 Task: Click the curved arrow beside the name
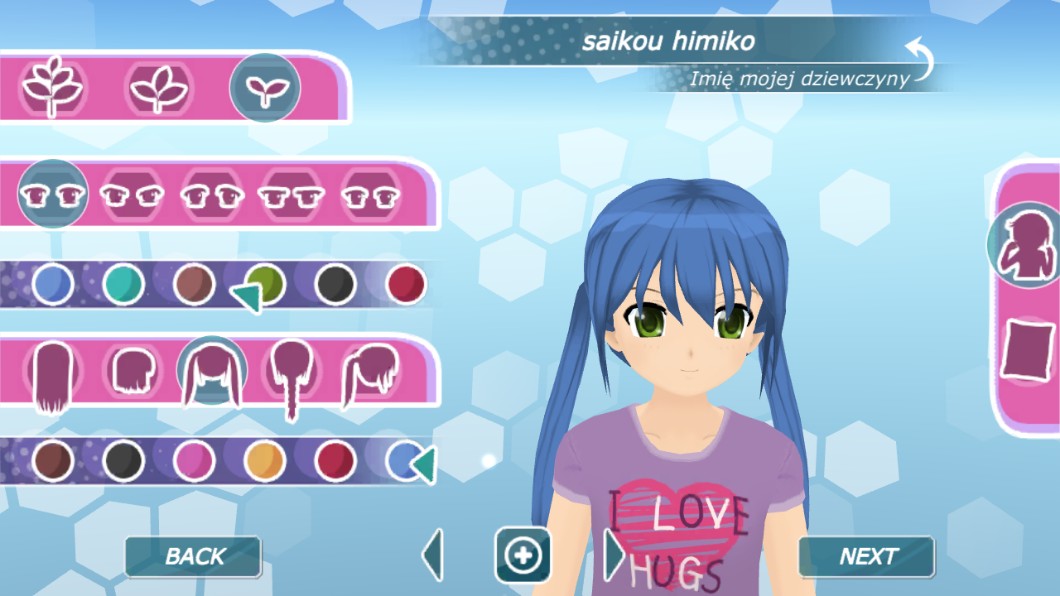[x=919, y=59]
